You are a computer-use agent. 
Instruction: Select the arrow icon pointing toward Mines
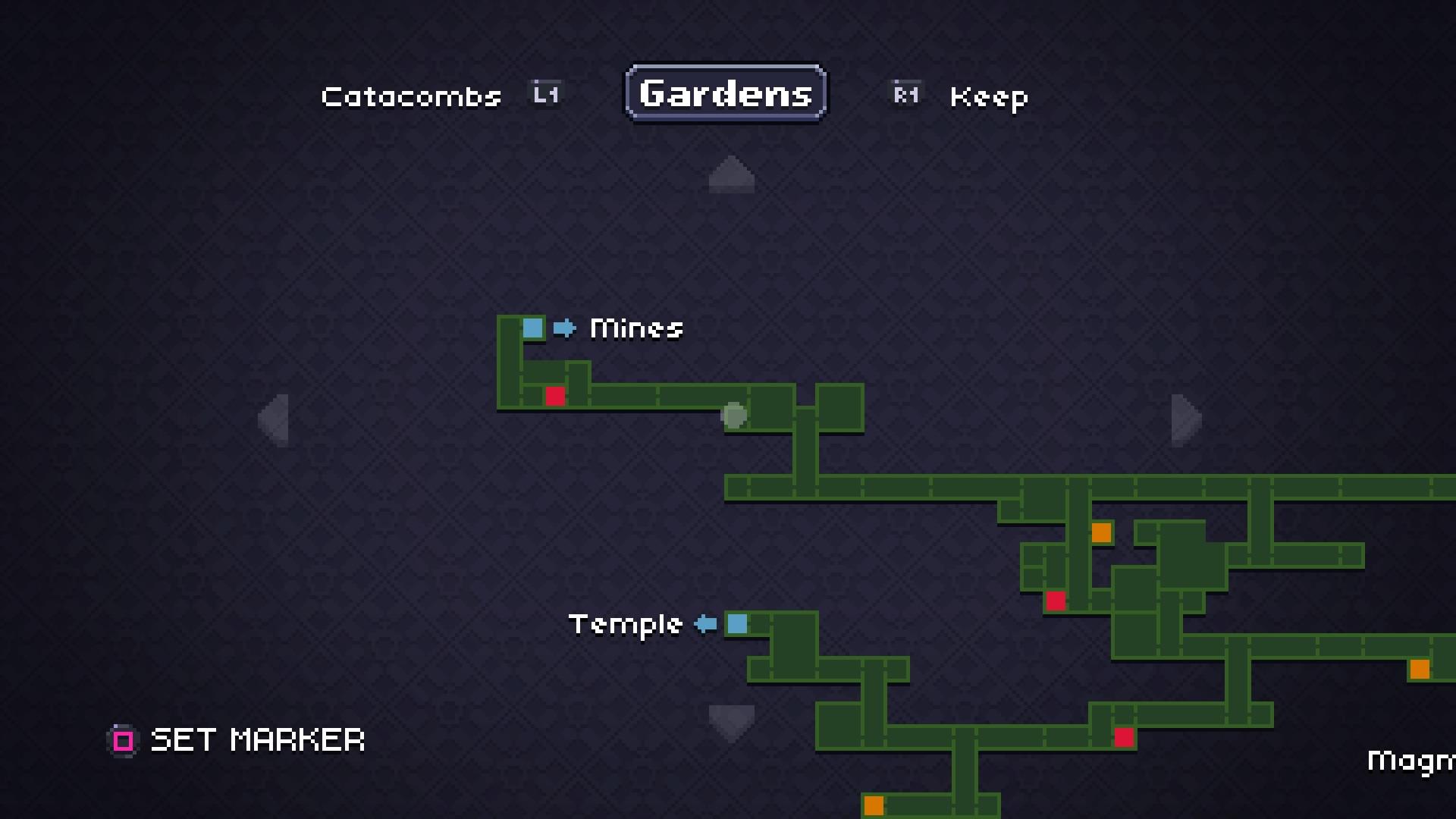(x=564, y=328)
